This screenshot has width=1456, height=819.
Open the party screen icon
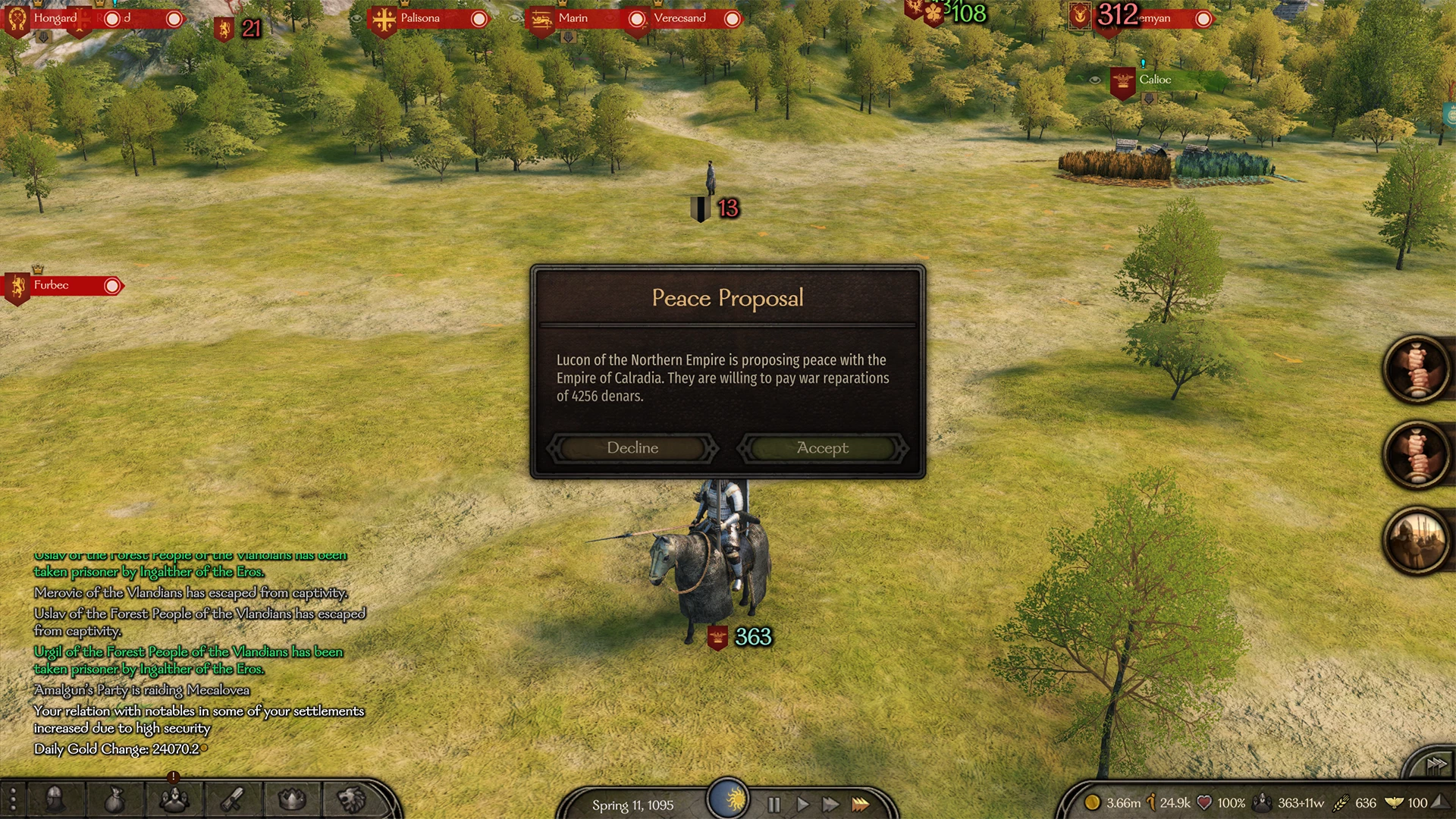point(174,799)
